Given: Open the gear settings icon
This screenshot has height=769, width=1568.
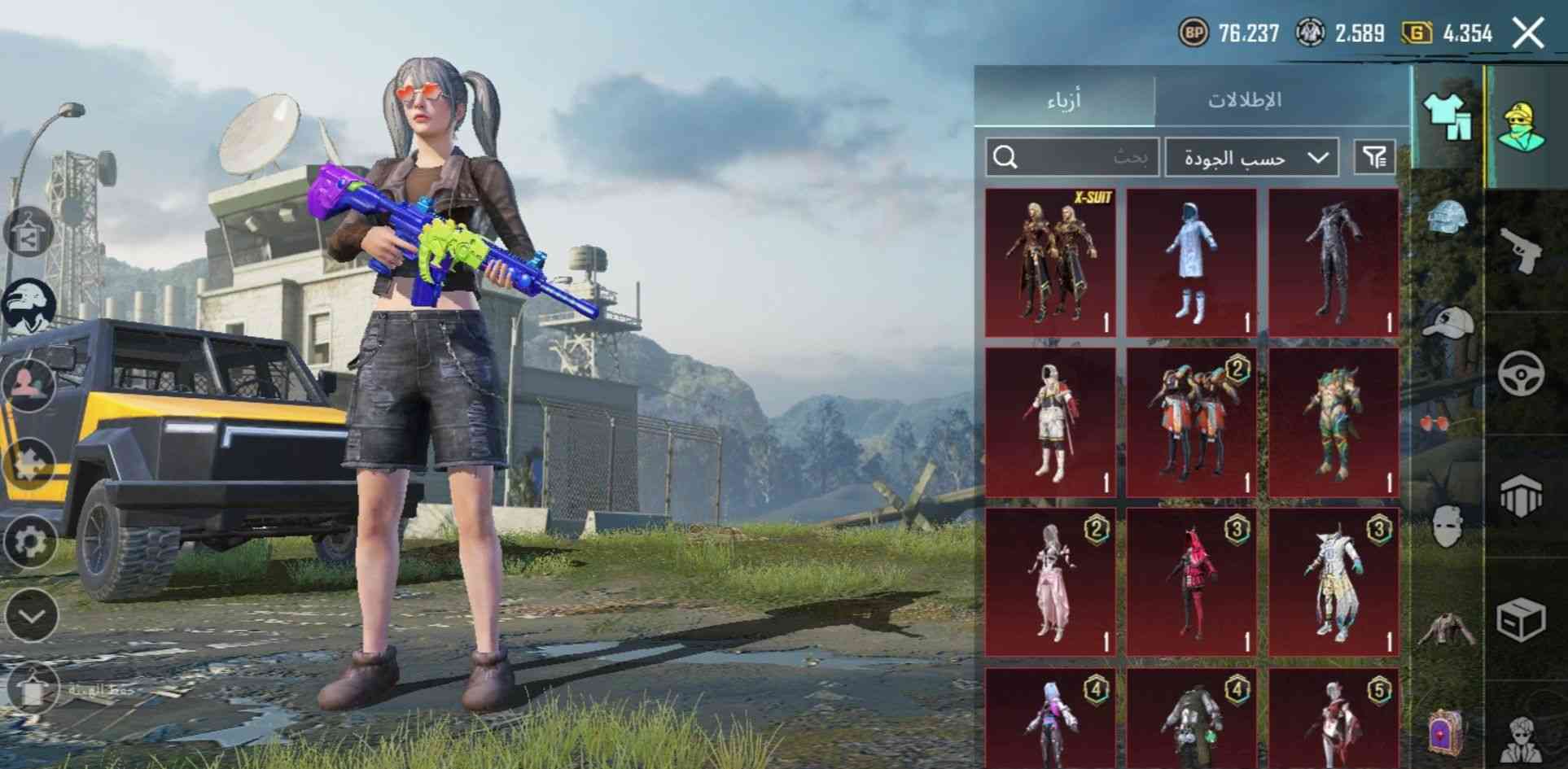Looking at the screenshot, I should point(30,540).
